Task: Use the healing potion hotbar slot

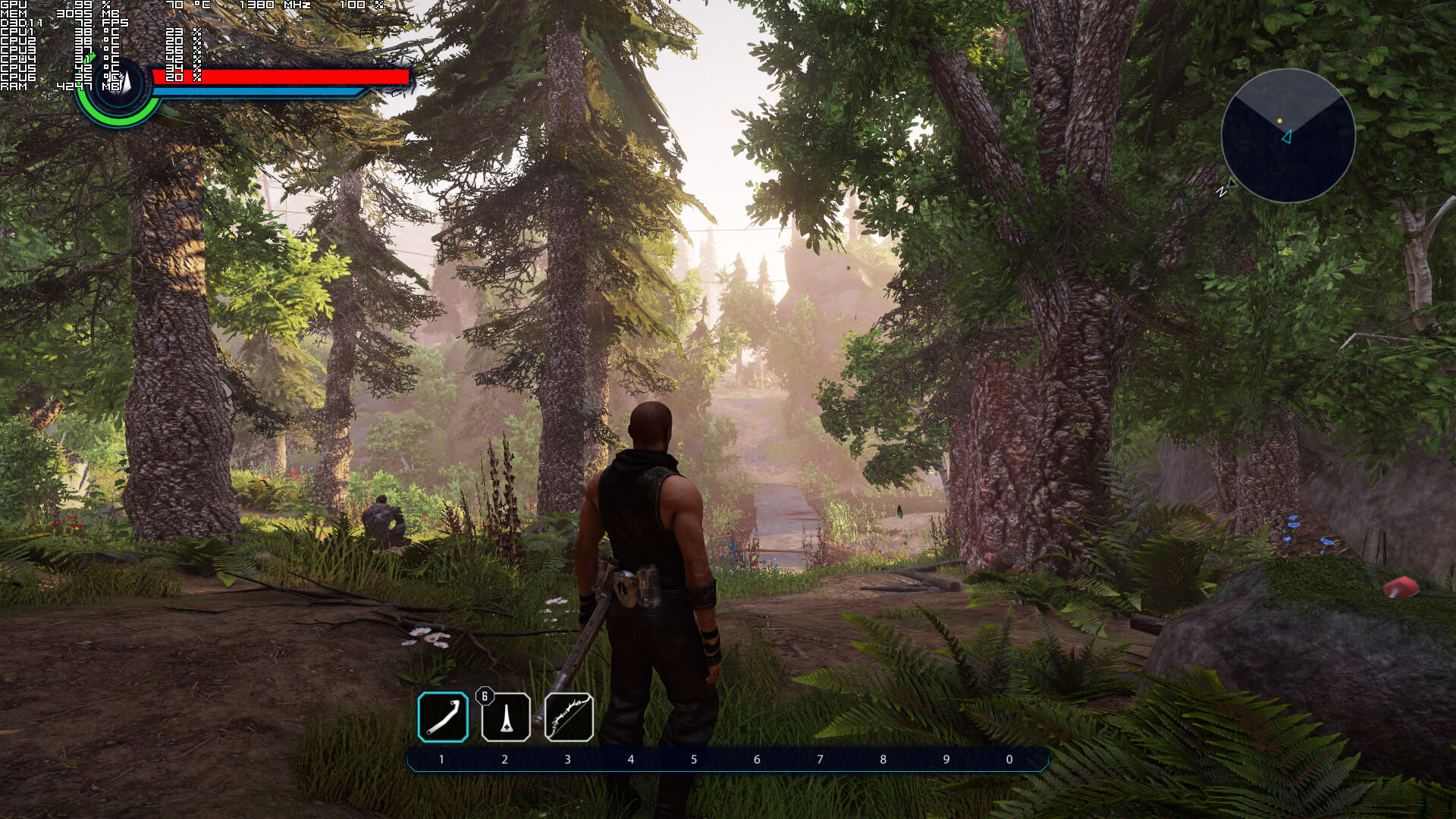Action: 506,717
